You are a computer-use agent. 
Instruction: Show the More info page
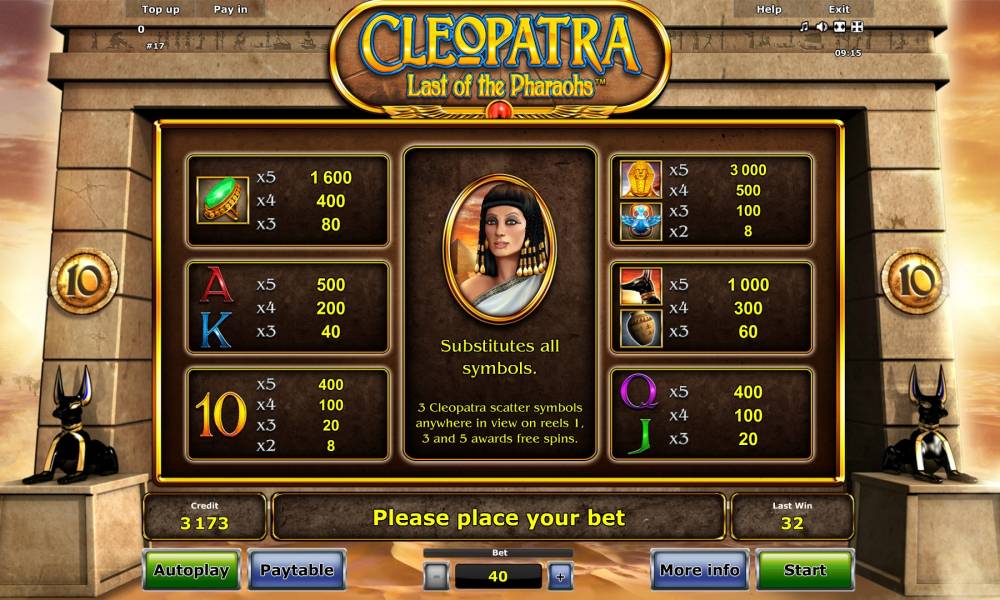700,570
